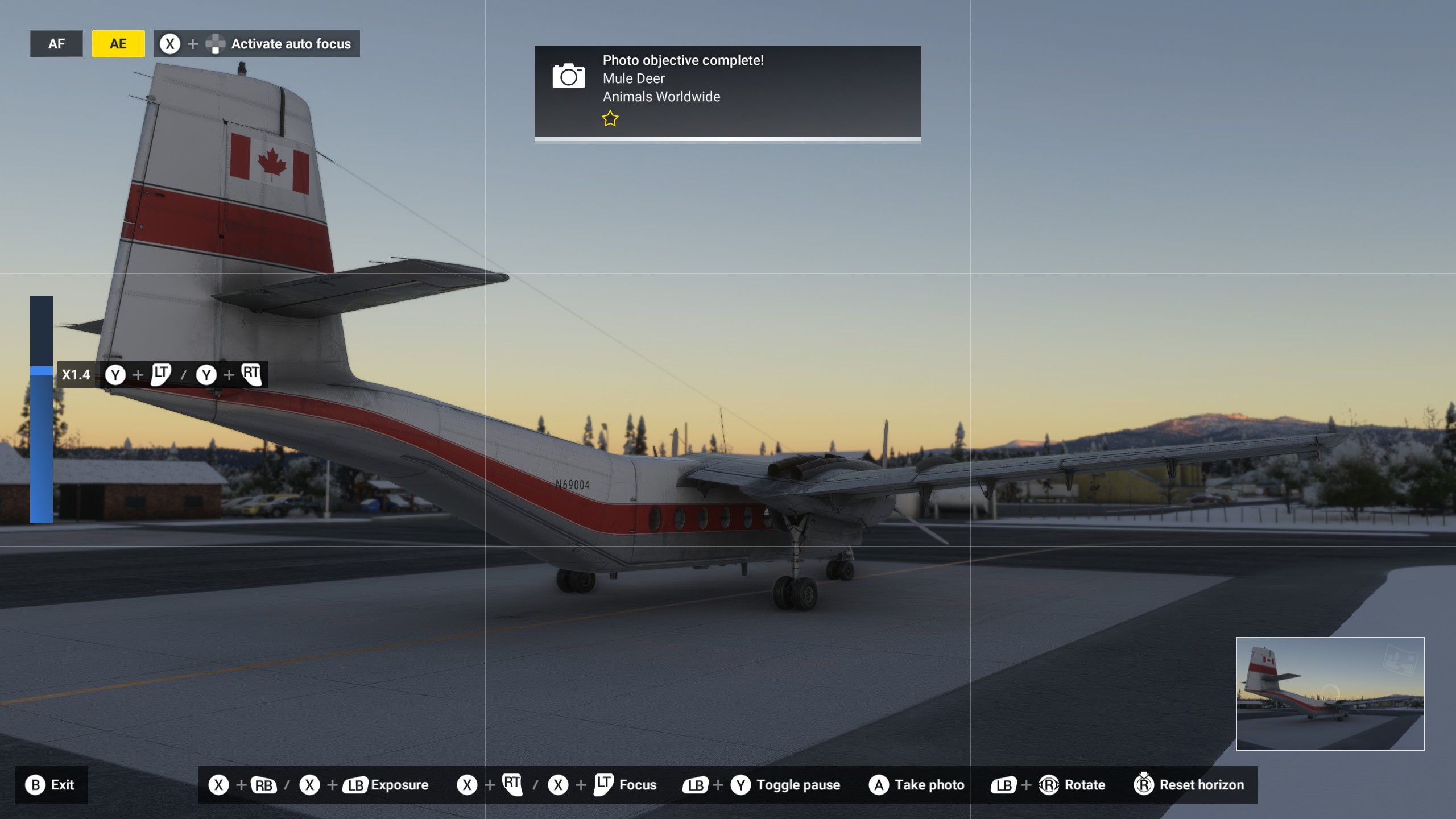
Task: Click the Activate auto focus label
Action: 291,44
